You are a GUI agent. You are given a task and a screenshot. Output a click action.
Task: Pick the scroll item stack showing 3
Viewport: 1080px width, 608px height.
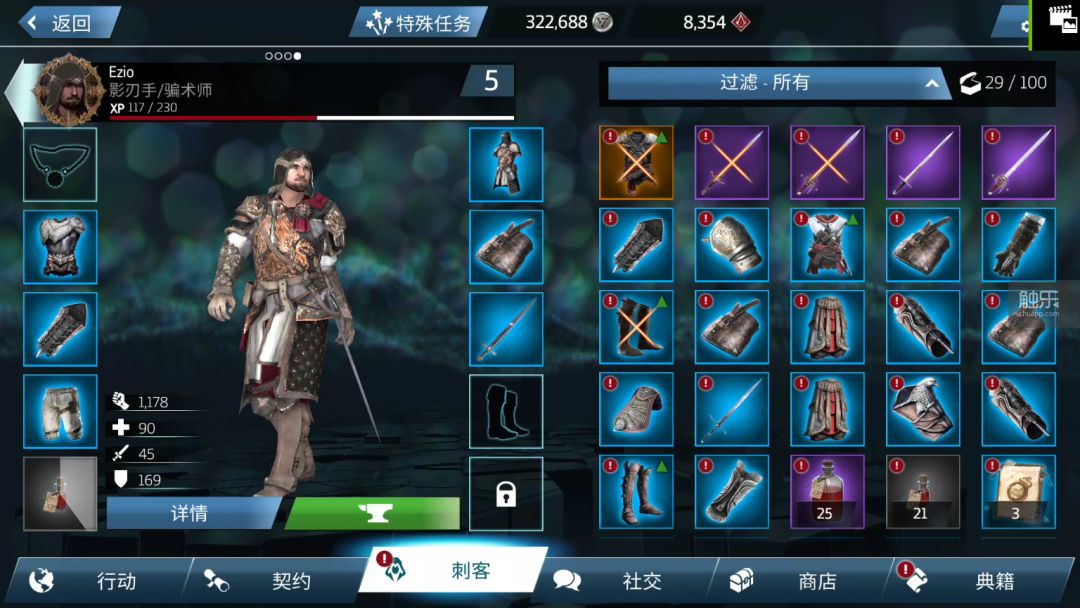click(1017, 492)
